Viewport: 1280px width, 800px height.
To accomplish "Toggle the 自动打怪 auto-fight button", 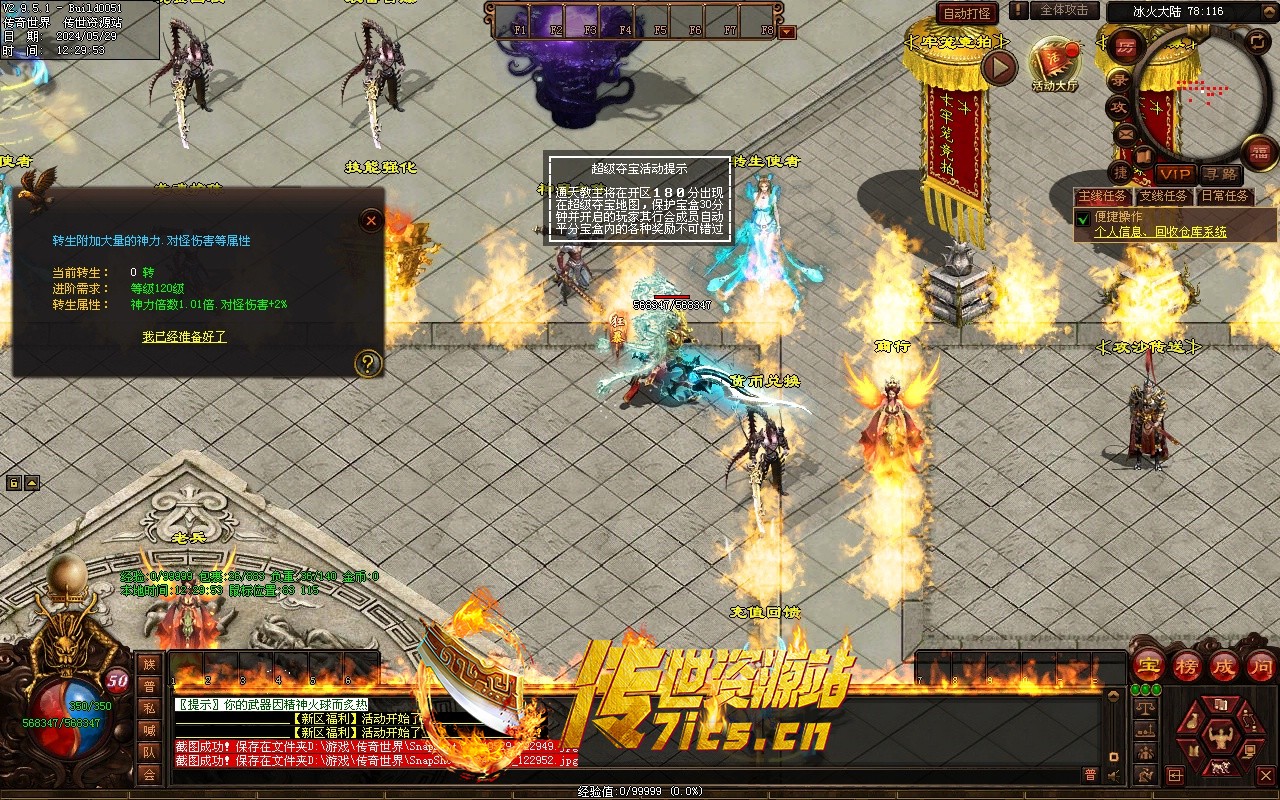I will coord(967,13).
